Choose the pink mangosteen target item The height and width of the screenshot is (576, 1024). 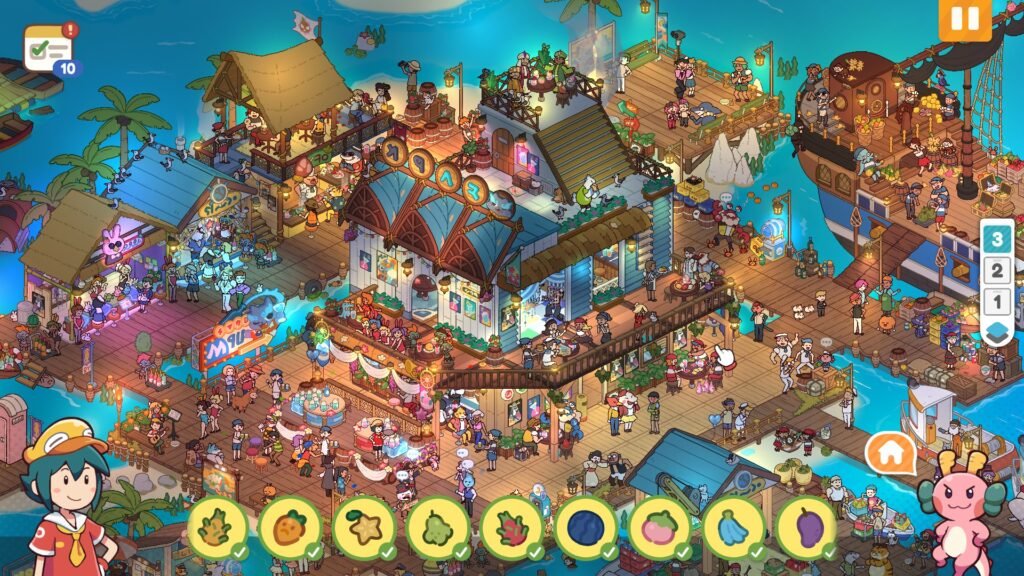[660, 527]
